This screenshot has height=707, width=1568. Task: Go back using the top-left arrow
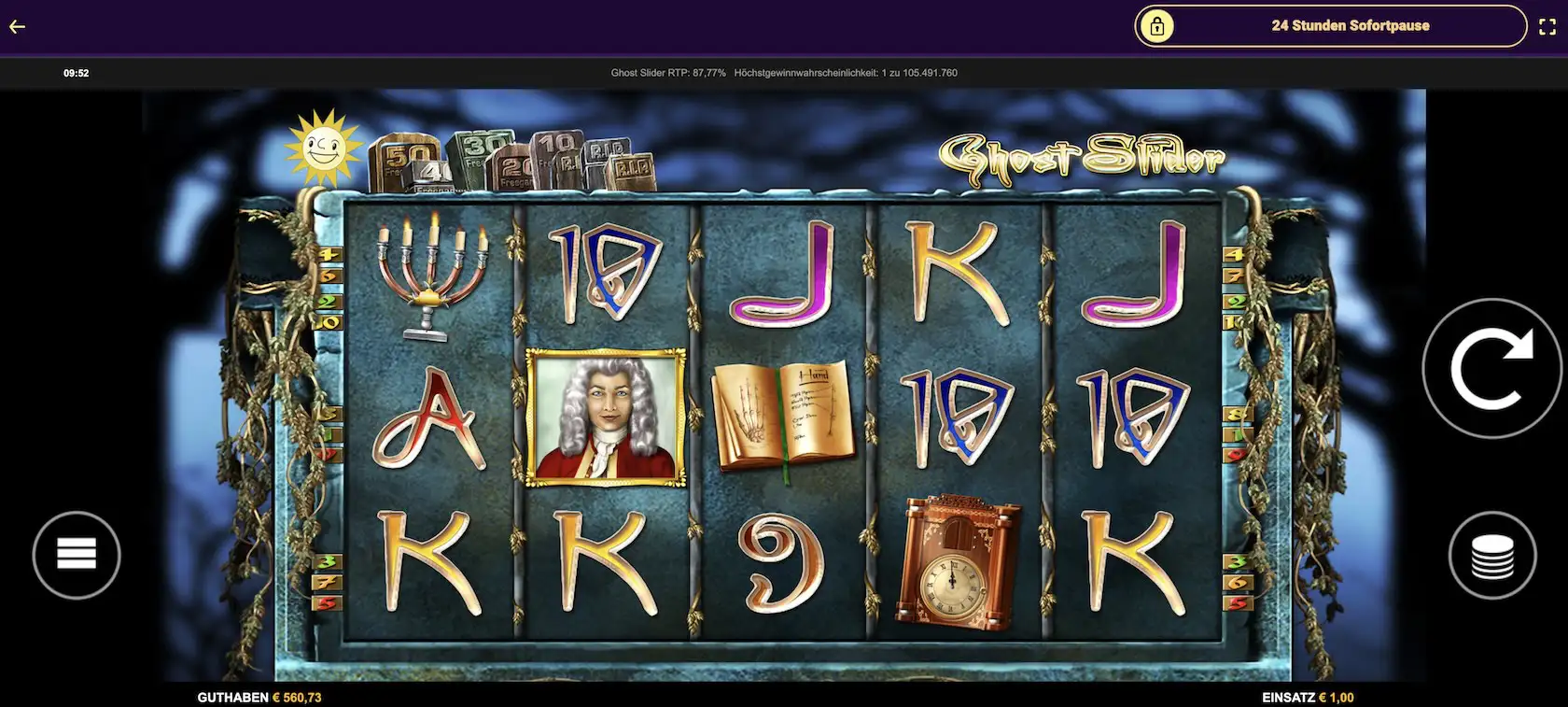coord(16,26)
